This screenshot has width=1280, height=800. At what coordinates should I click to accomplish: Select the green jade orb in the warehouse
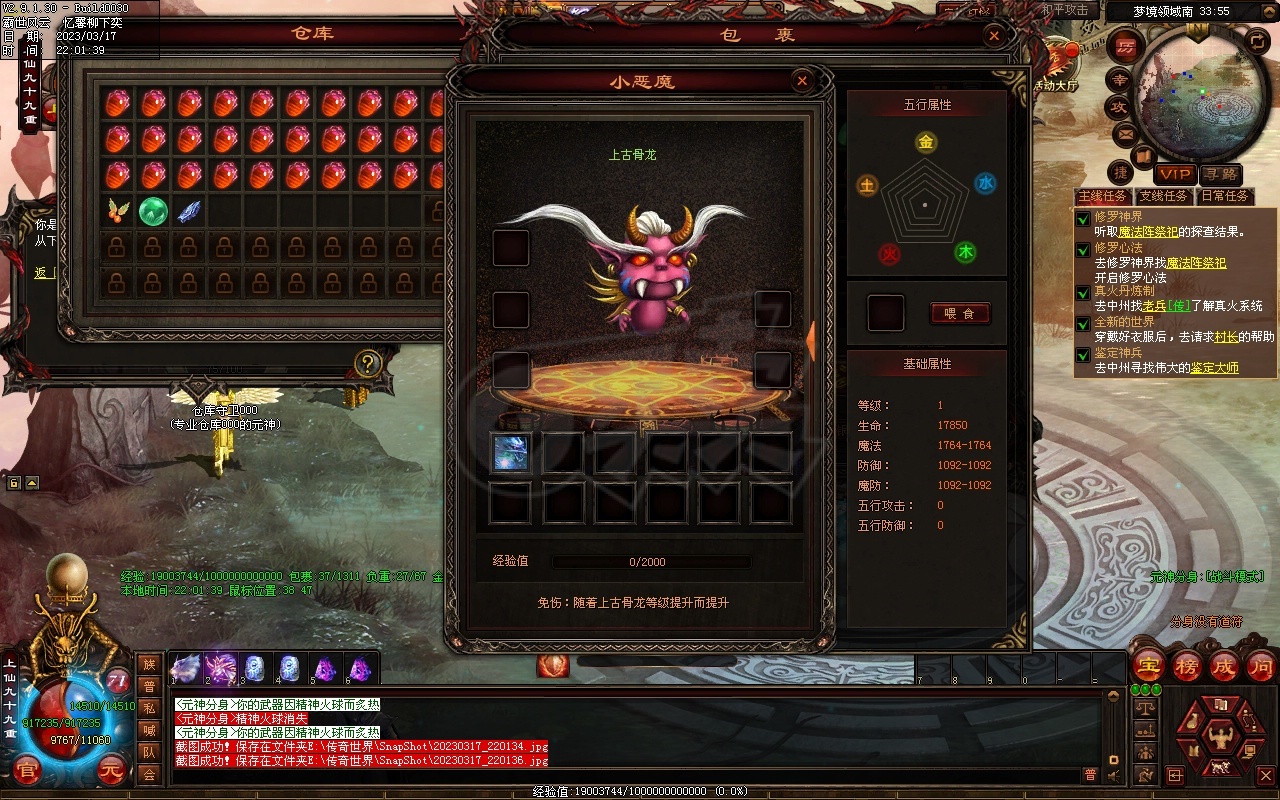coord(152,211)
